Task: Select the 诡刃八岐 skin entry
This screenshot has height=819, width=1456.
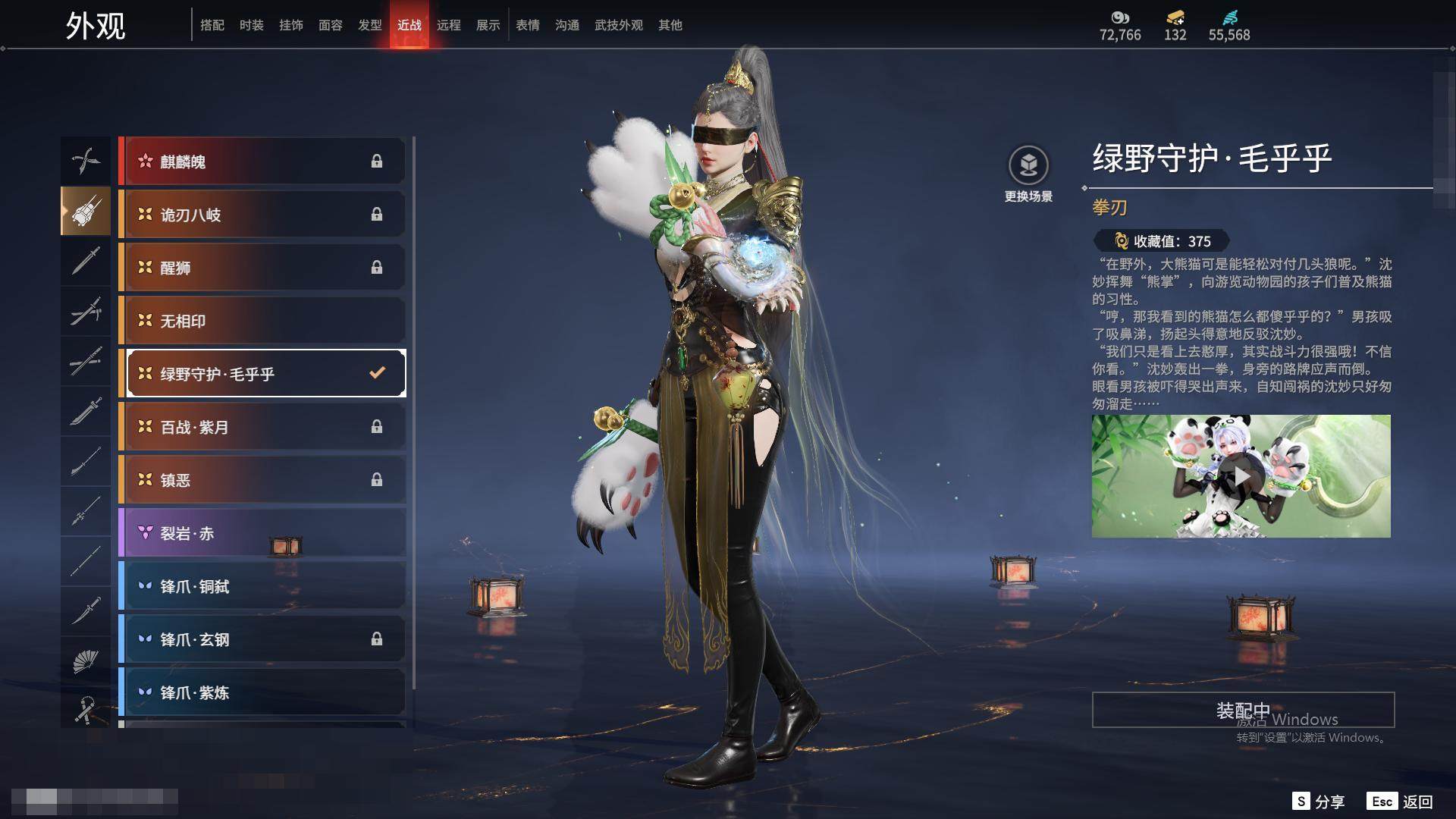Action: [x=262, y=215]
